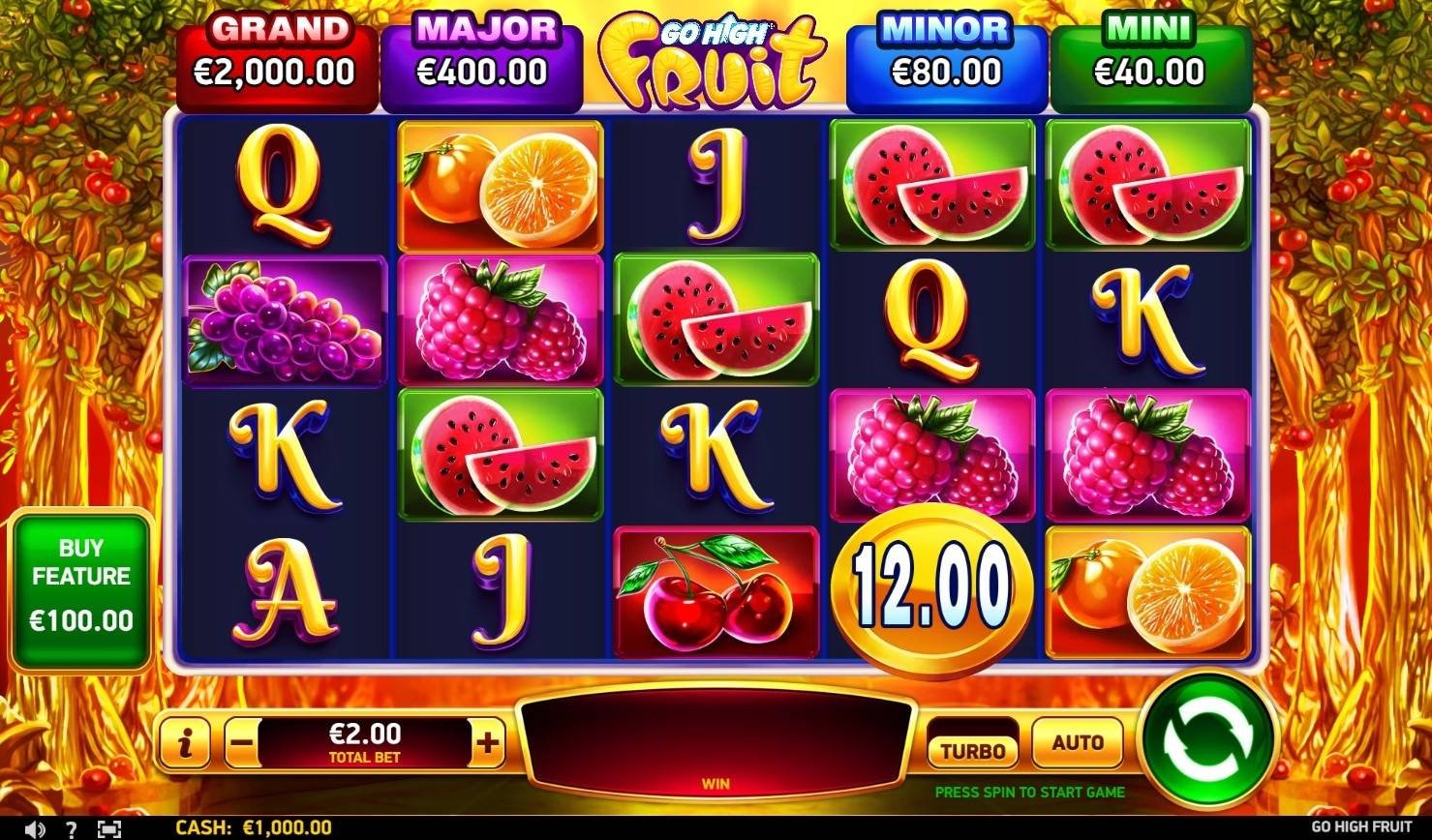The width and height of the screenshot is (1432, 840).
Task: Enable Turbo spin mode
Action: click(x=971, y=743)
